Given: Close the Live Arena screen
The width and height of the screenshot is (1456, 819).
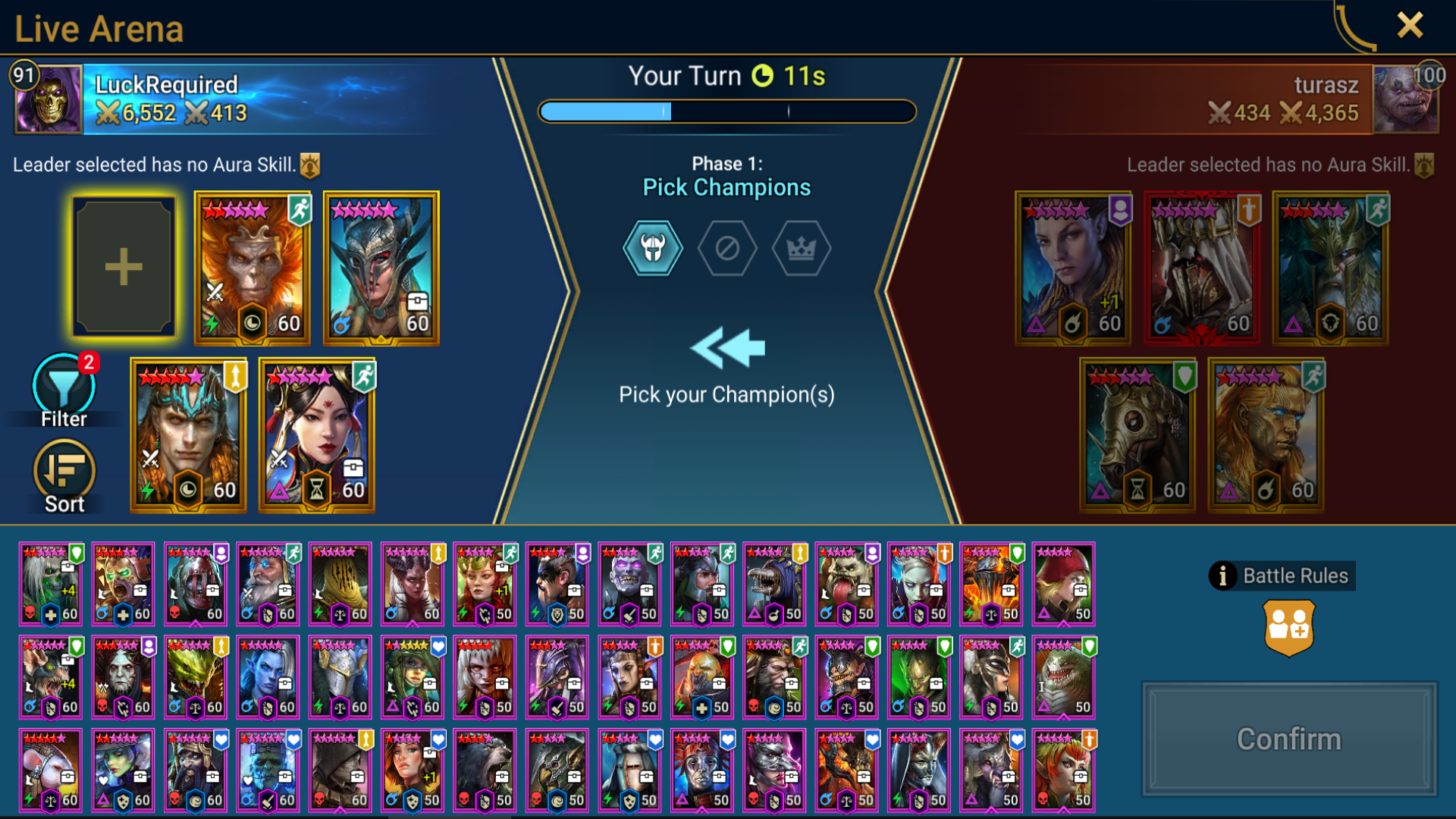Looking at the screenshot, I should 1410,26.
